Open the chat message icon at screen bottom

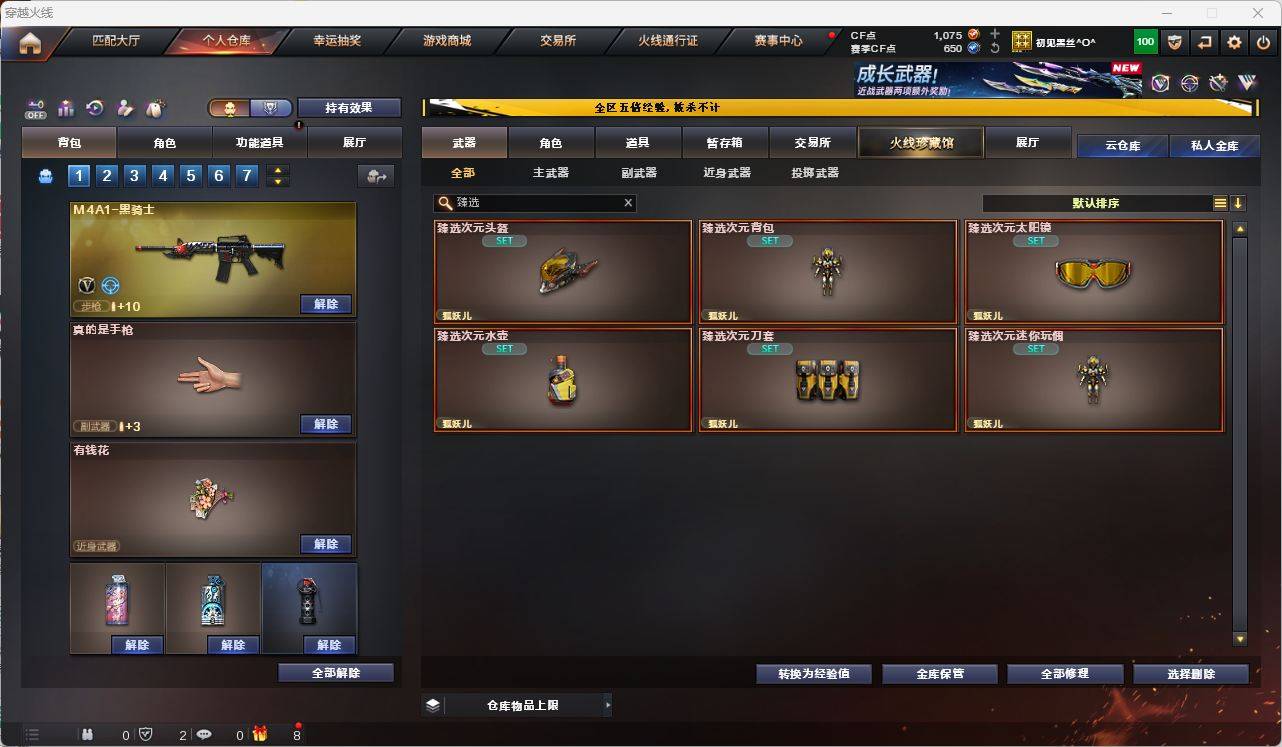pos(204,734)
